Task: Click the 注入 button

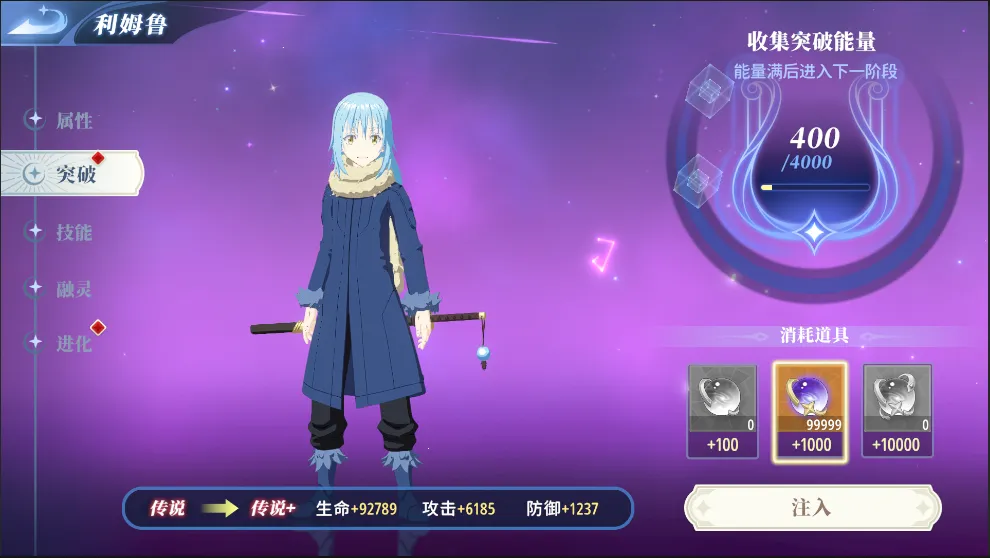Action: pyautogui.click(x=811, y=507)
